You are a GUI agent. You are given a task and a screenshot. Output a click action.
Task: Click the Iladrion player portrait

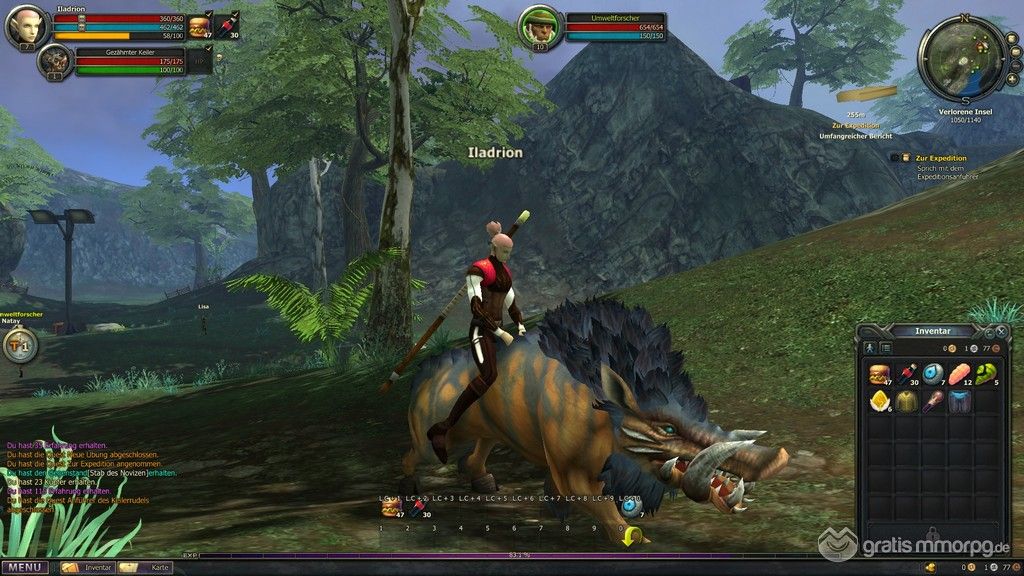(24, 27)
